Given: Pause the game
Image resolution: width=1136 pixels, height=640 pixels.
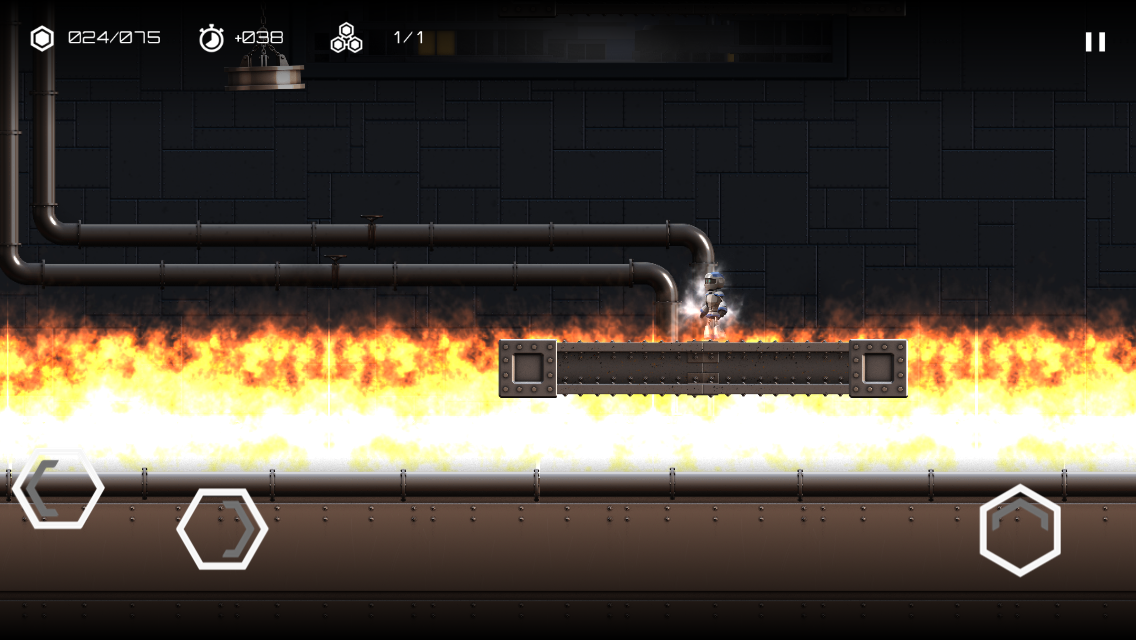Looking at the screenshot, I should click(x=1095, y=41).
